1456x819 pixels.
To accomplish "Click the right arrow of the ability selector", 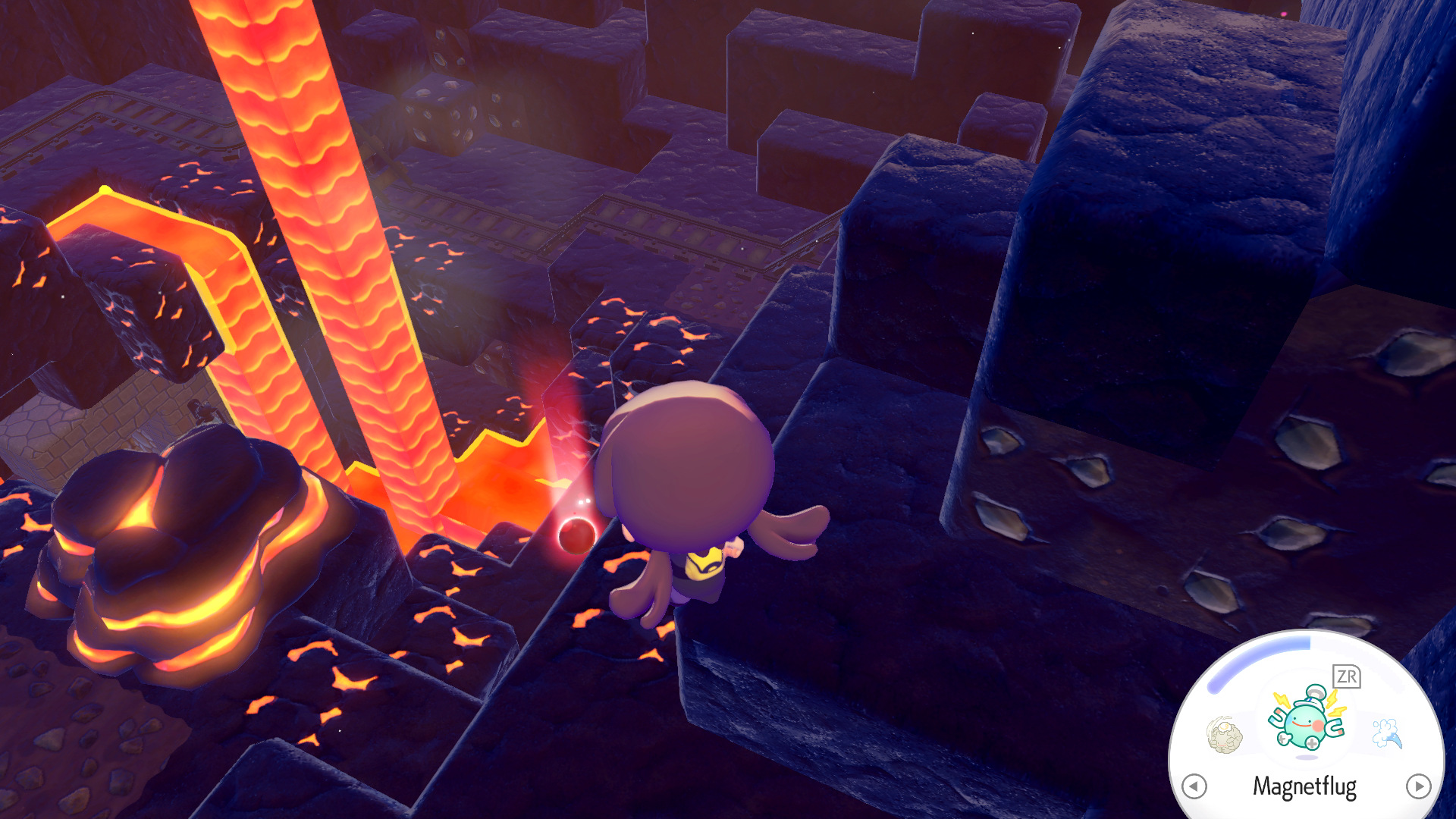I will [x=1418, y=786].
